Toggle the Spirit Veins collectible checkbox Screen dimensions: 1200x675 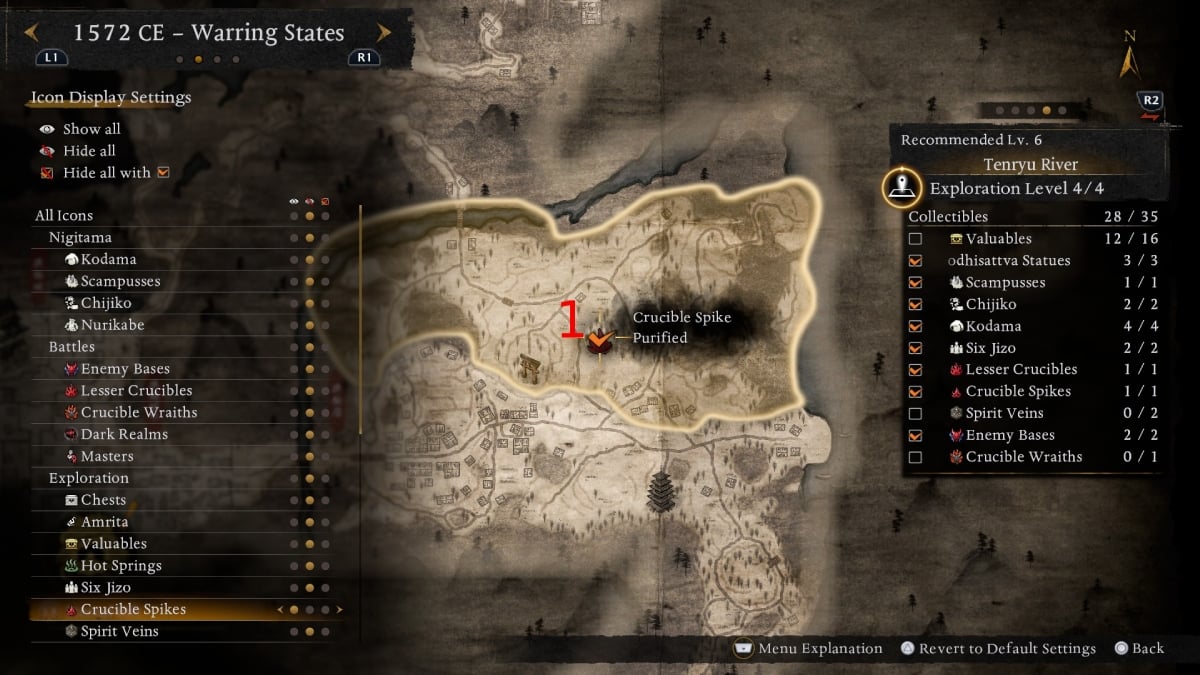tap(915, 413)
